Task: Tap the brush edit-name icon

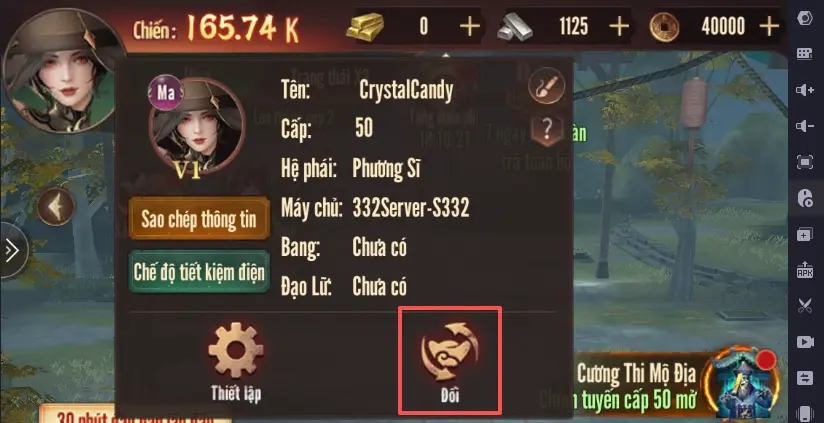Action: pyautogui.click(x=547, y=86)
